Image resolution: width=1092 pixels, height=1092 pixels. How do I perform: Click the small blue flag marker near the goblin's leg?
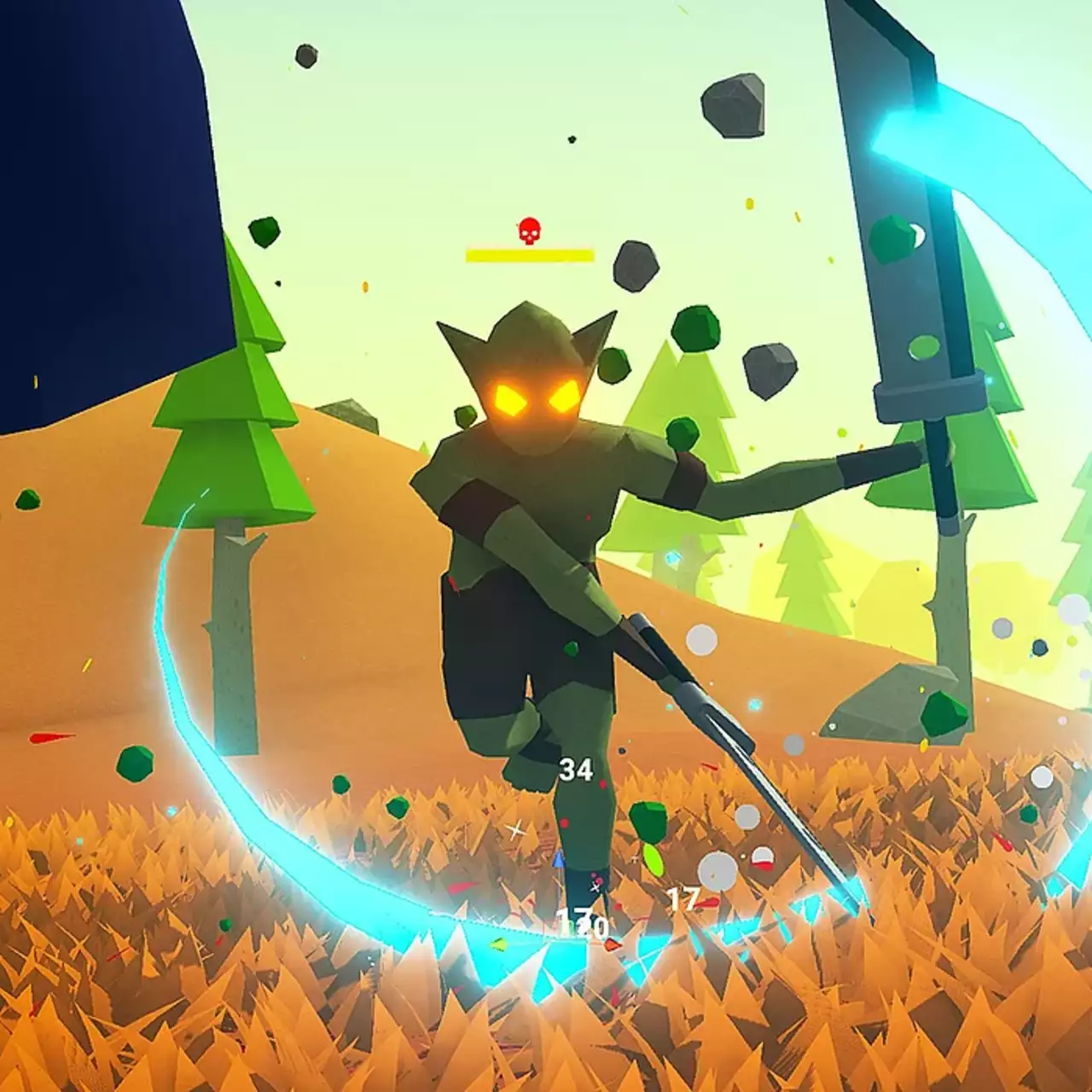(558, 862)
